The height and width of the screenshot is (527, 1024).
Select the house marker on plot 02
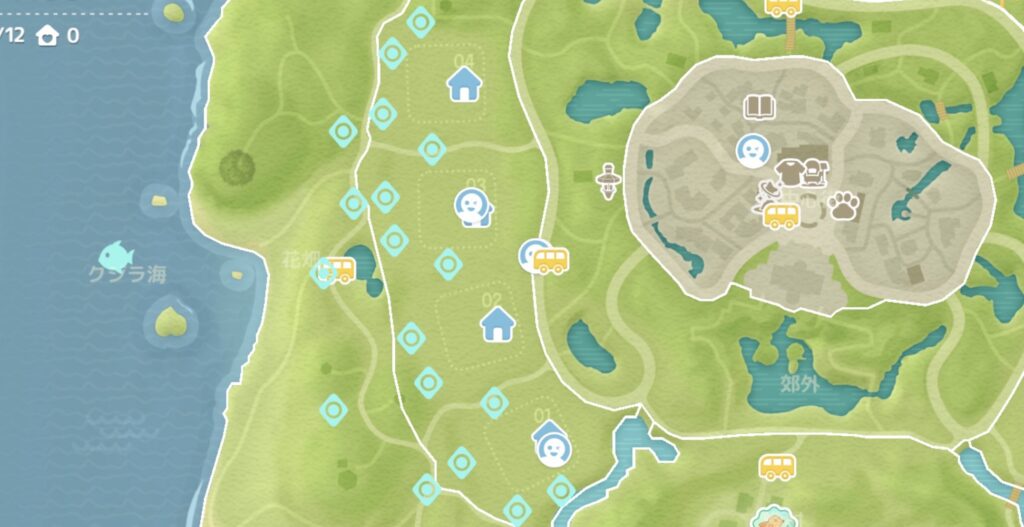coord(497,324)
